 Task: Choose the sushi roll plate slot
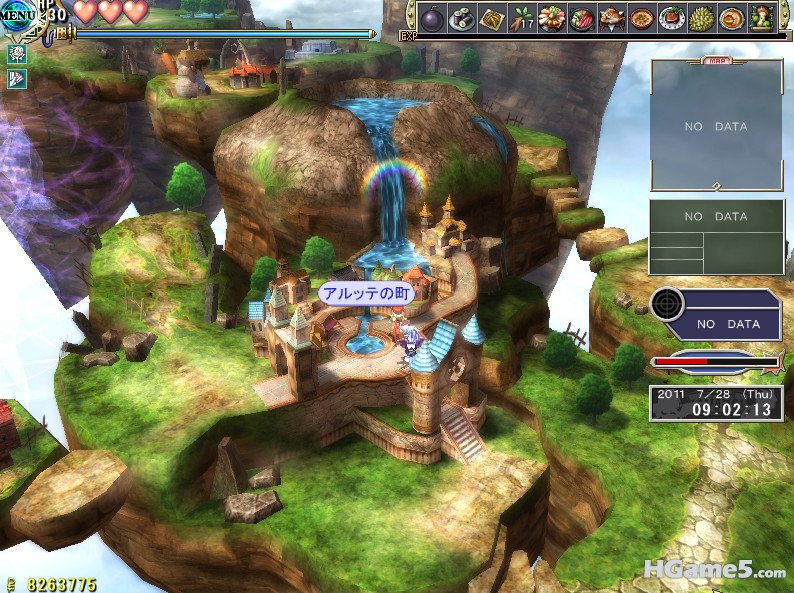click(x=462, y=19)
